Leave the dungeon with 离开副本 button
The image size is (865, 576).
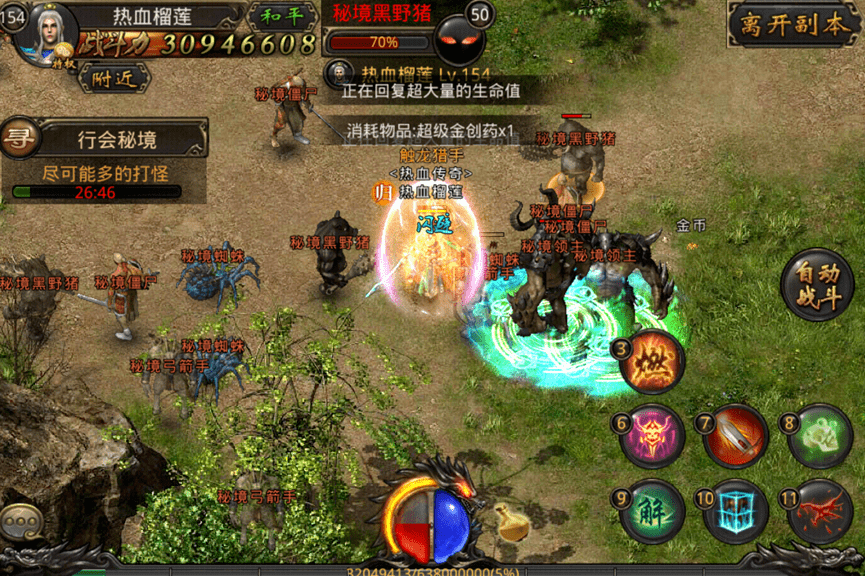click(791, 25)
